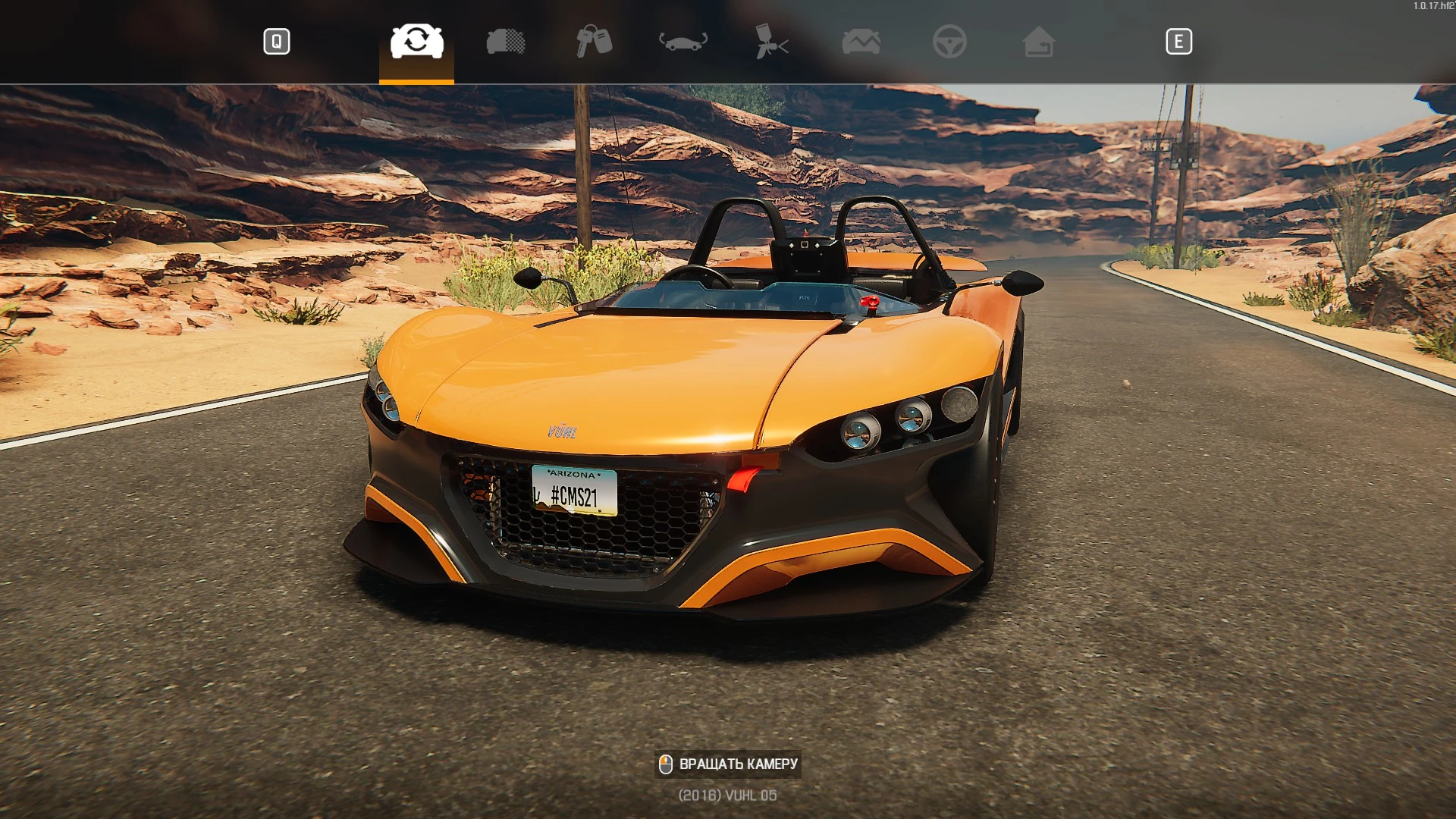Screen dimensions: 1456x819
Task: Start a test drive via the steering wheel icon
Action: click(949, 42)
